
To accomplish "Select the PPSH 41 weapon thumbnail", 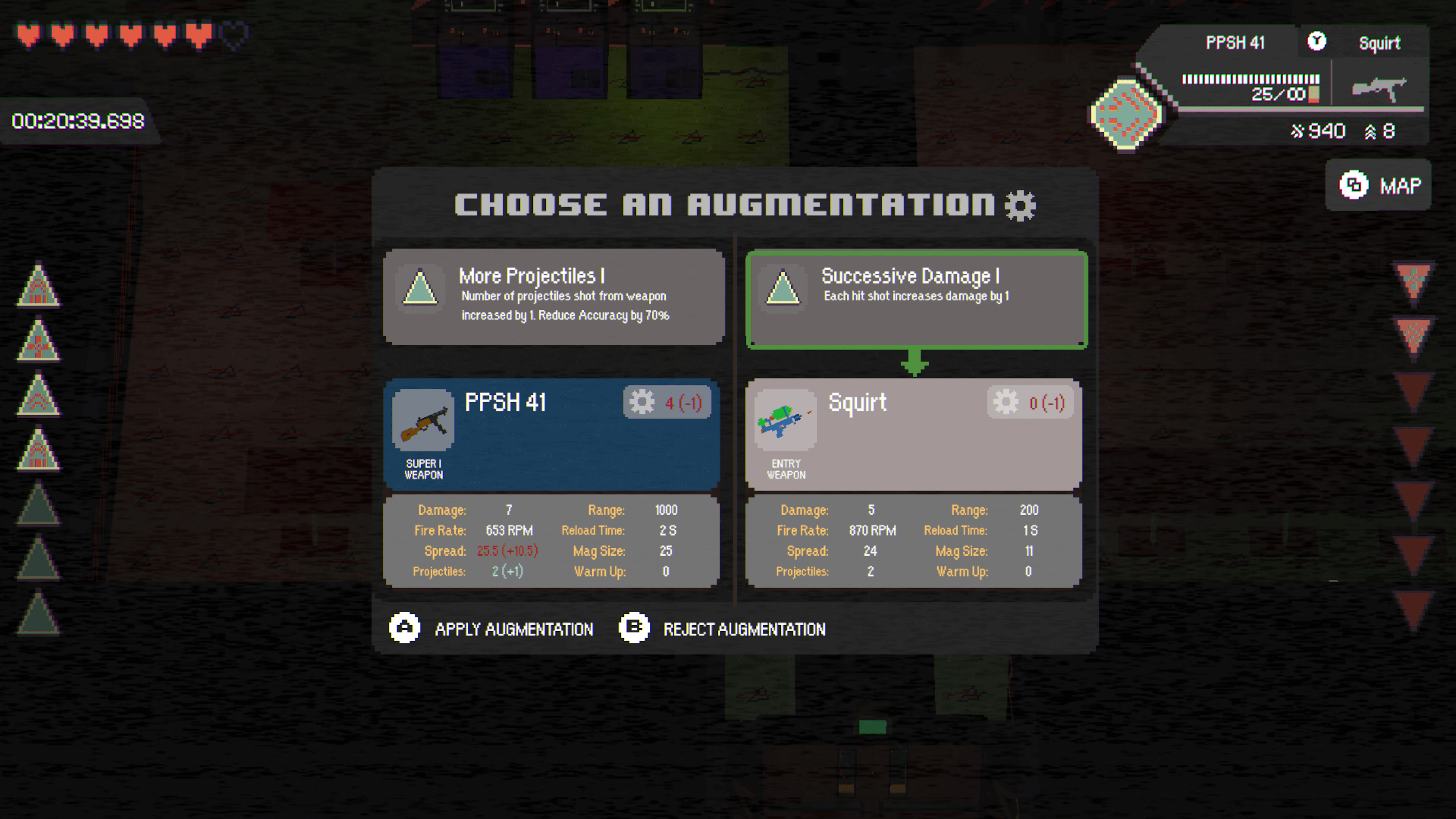I will click(424, 421).
